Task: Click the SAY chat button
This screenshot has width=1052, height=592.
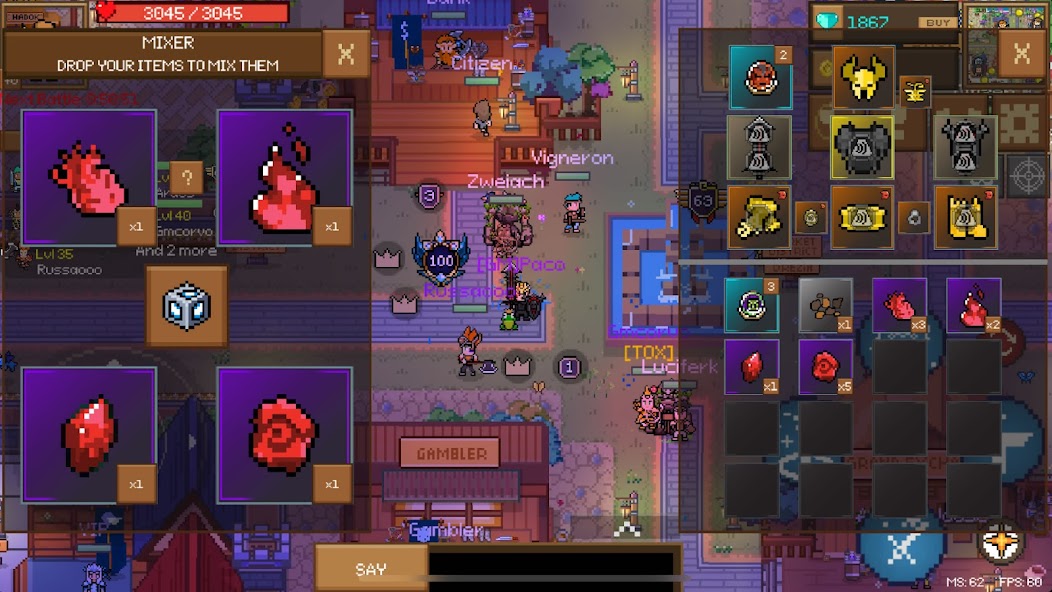Action: (371, 569)
